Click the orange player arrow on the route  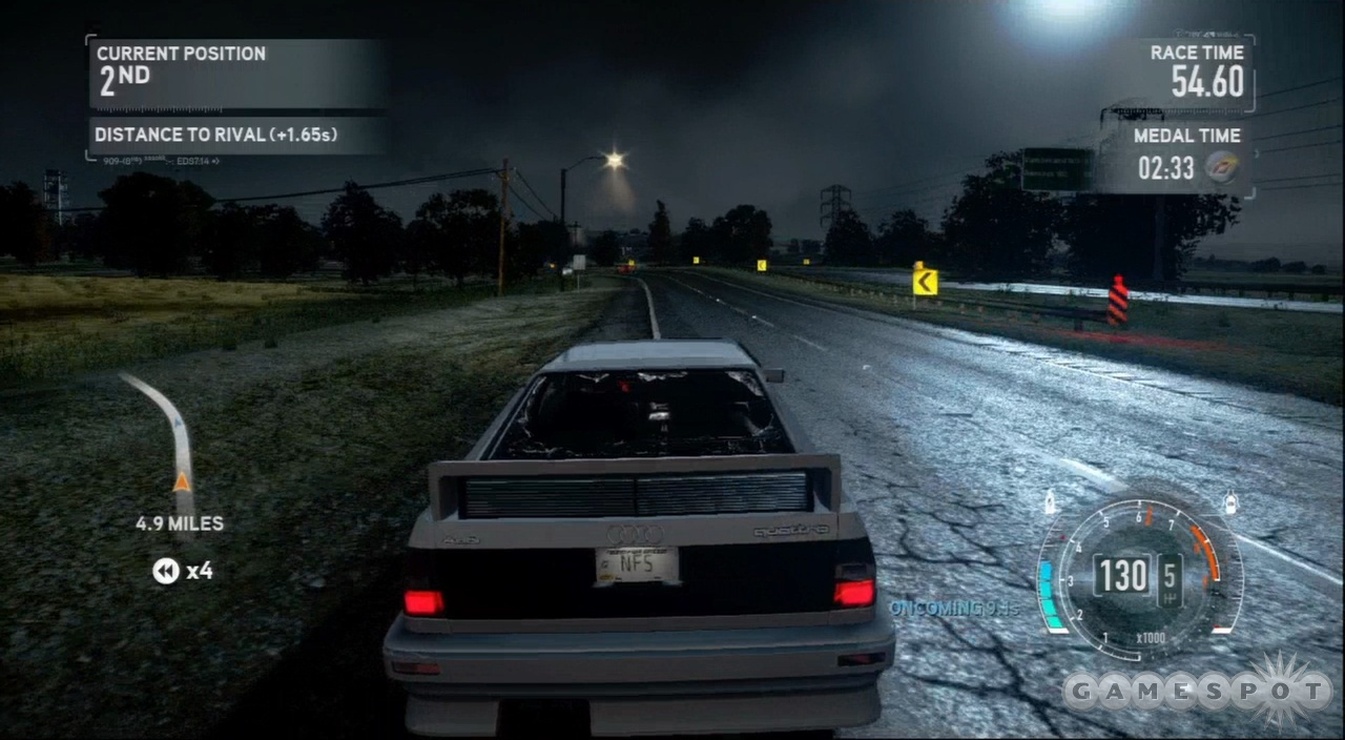(182, 482)
